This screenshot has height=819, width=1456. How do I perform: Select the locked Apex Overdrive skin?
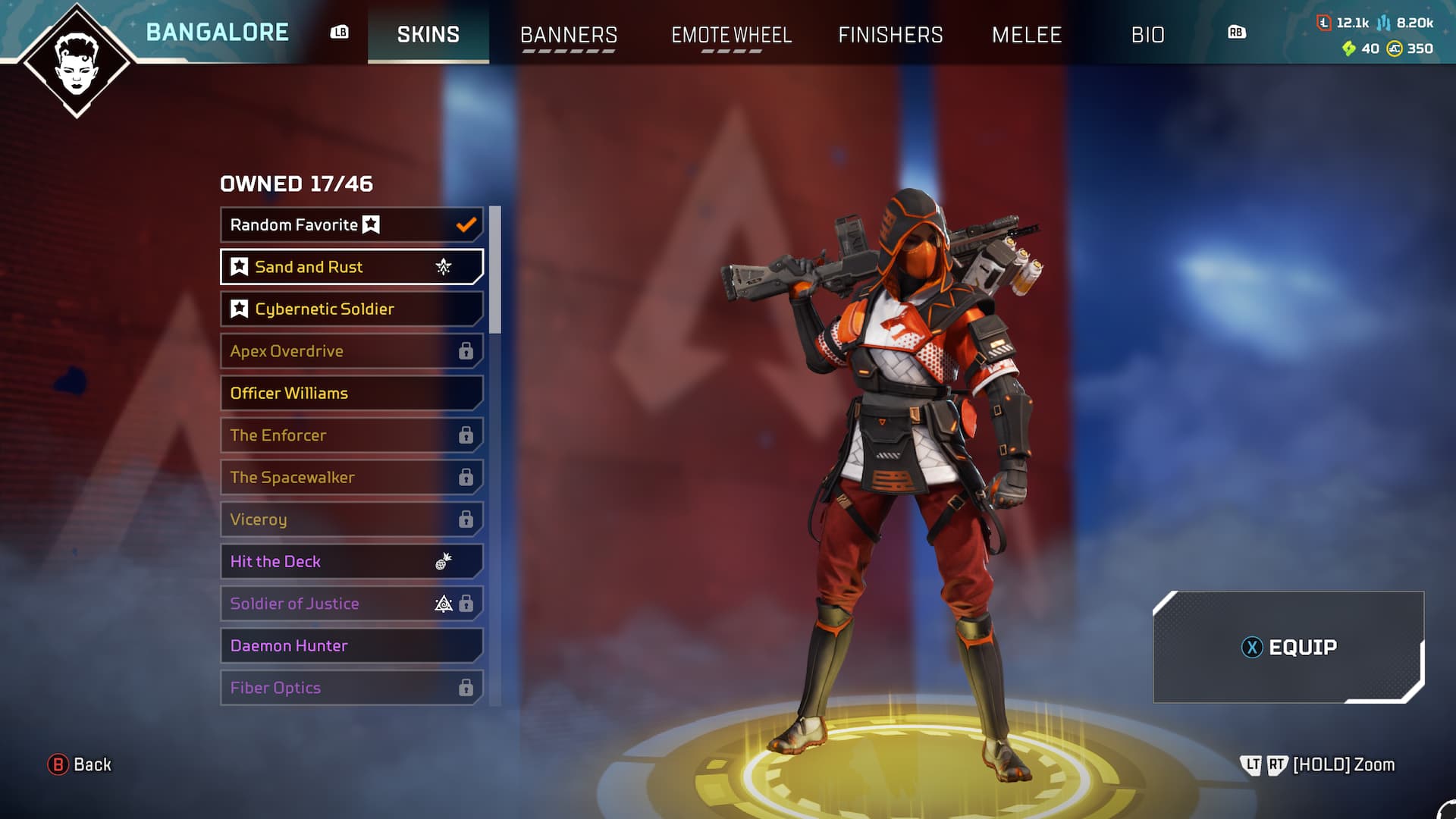[351, 351]
